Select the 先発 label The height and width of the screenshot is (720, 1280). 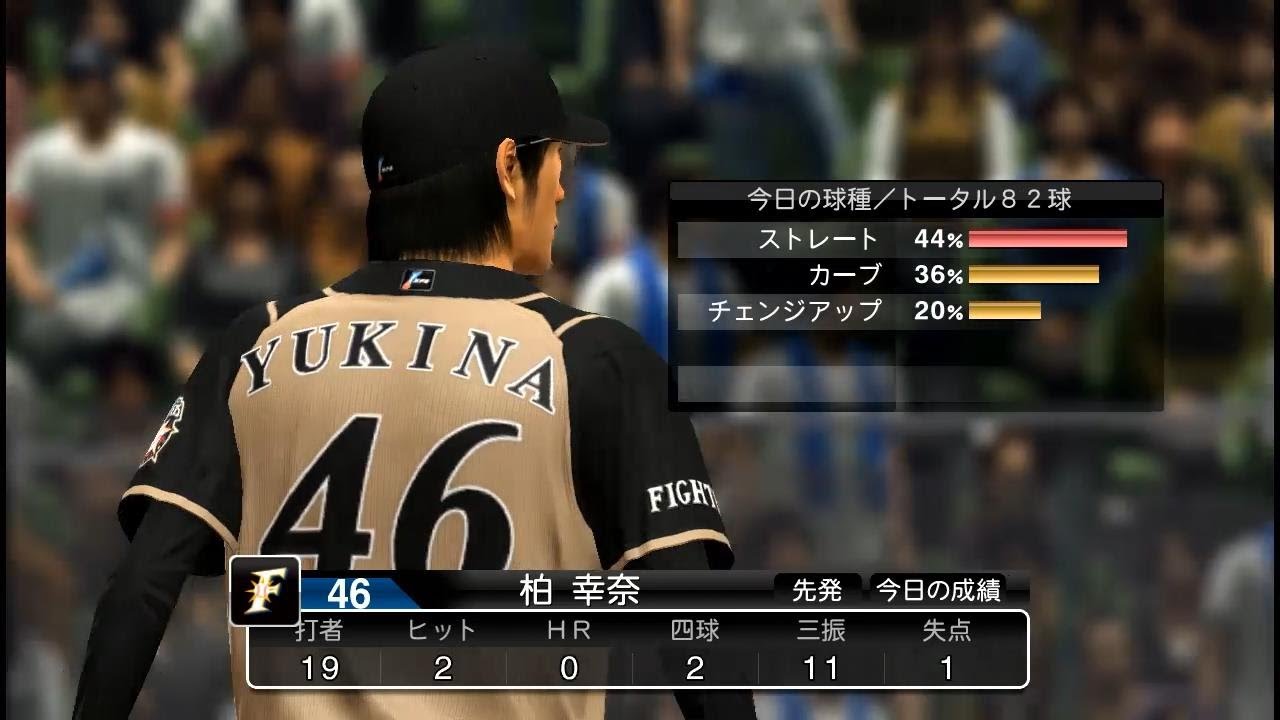817,590
